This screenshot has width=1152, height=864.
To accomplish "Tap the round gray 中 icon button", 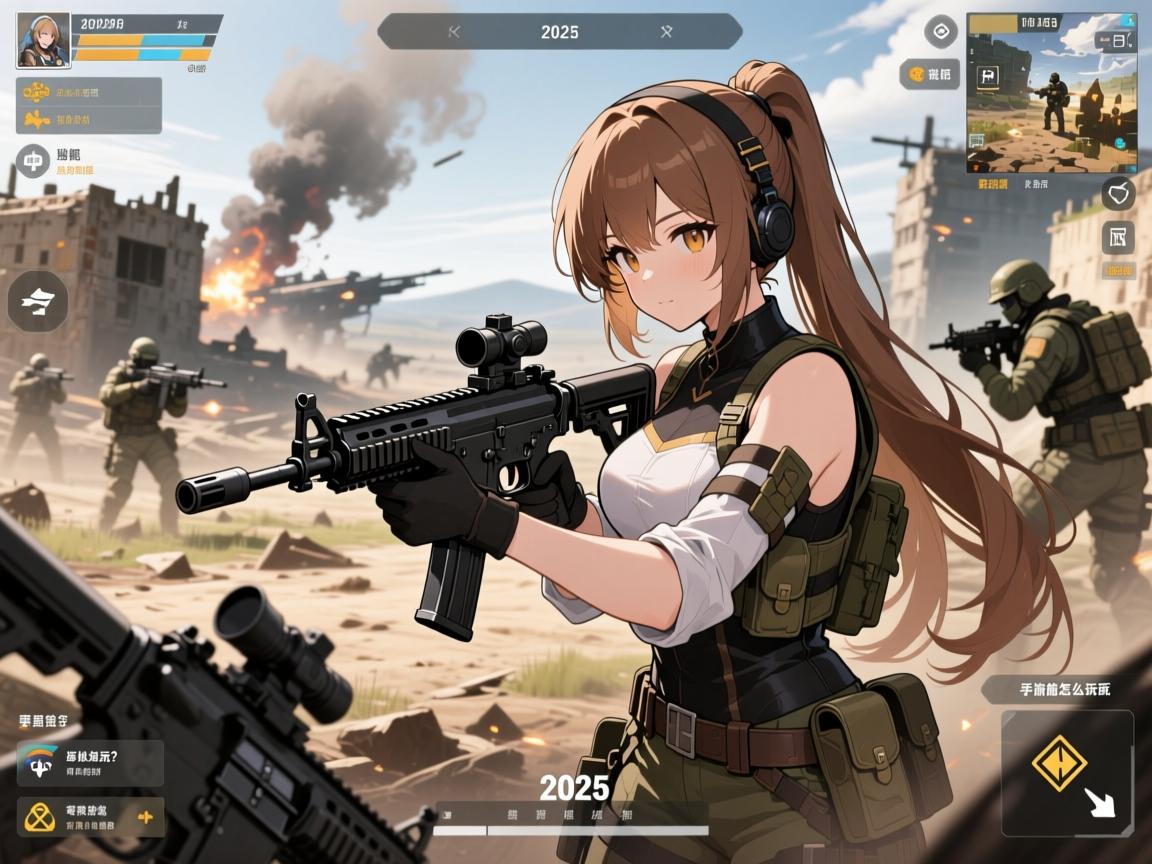I will point(33,160).
